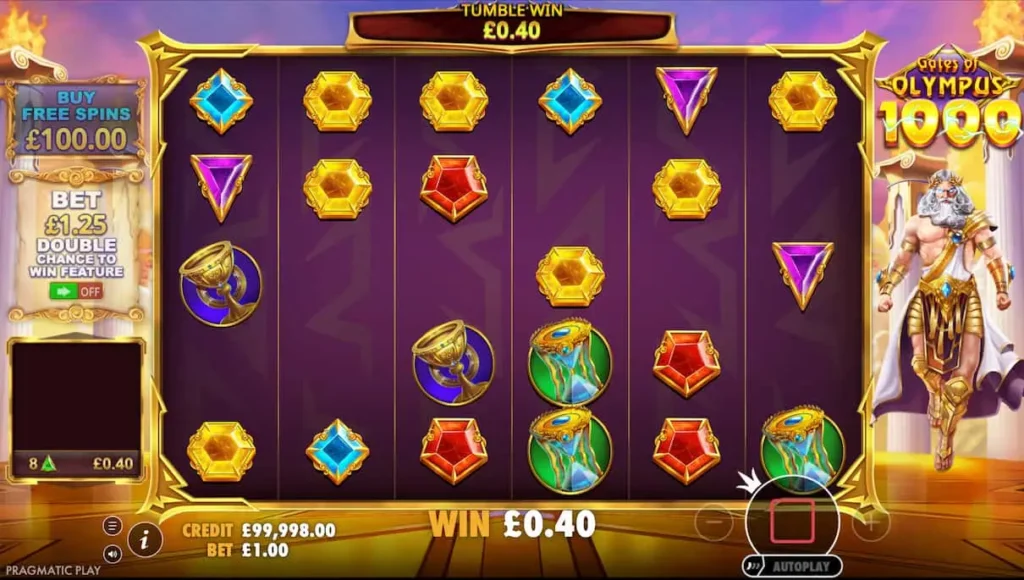Open the game info paytable

pos(145,539)
